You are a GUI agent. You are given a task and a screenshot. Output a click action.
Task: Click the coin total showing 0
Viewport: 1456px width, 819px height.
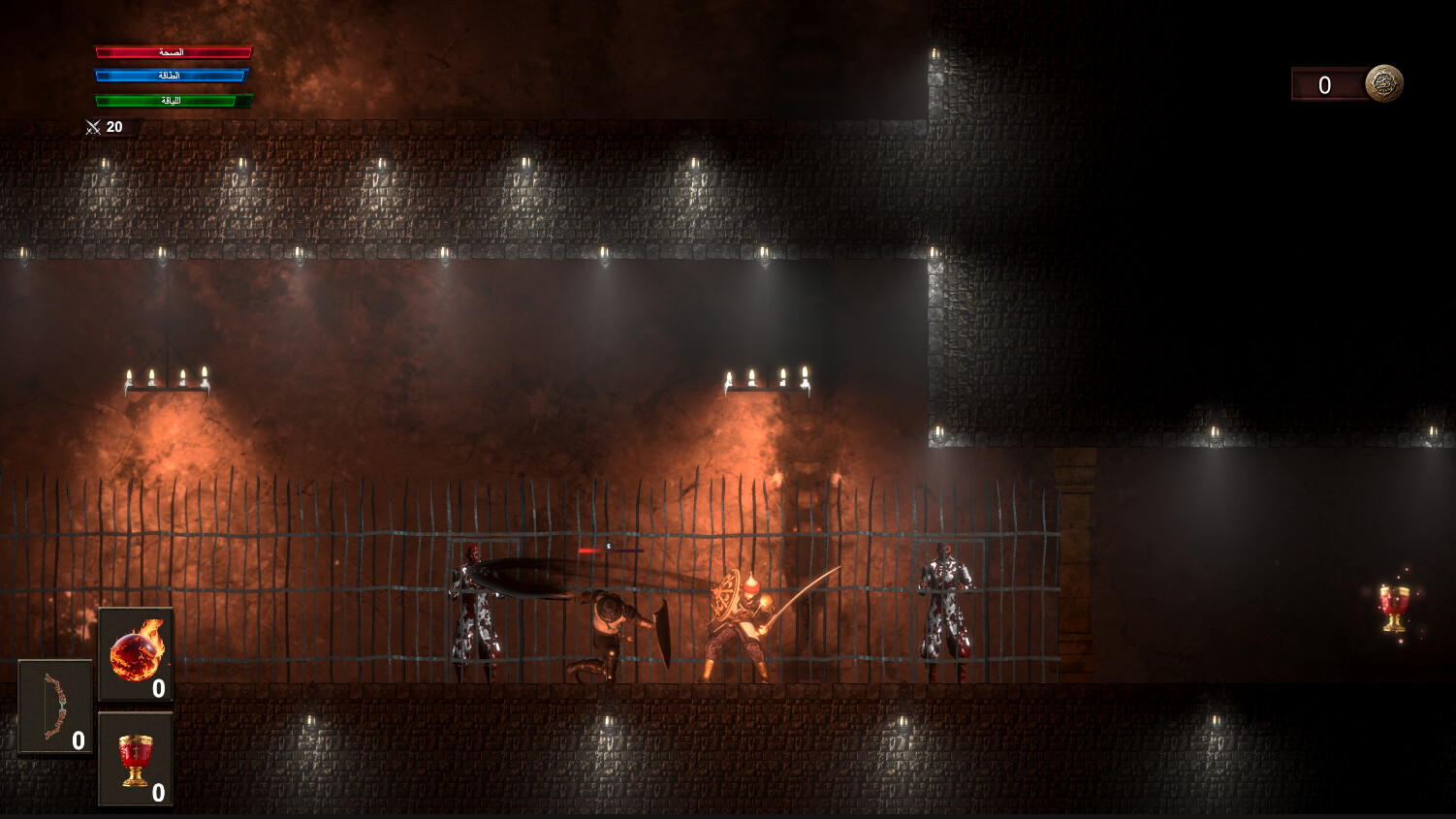(x=1323, y=85)
